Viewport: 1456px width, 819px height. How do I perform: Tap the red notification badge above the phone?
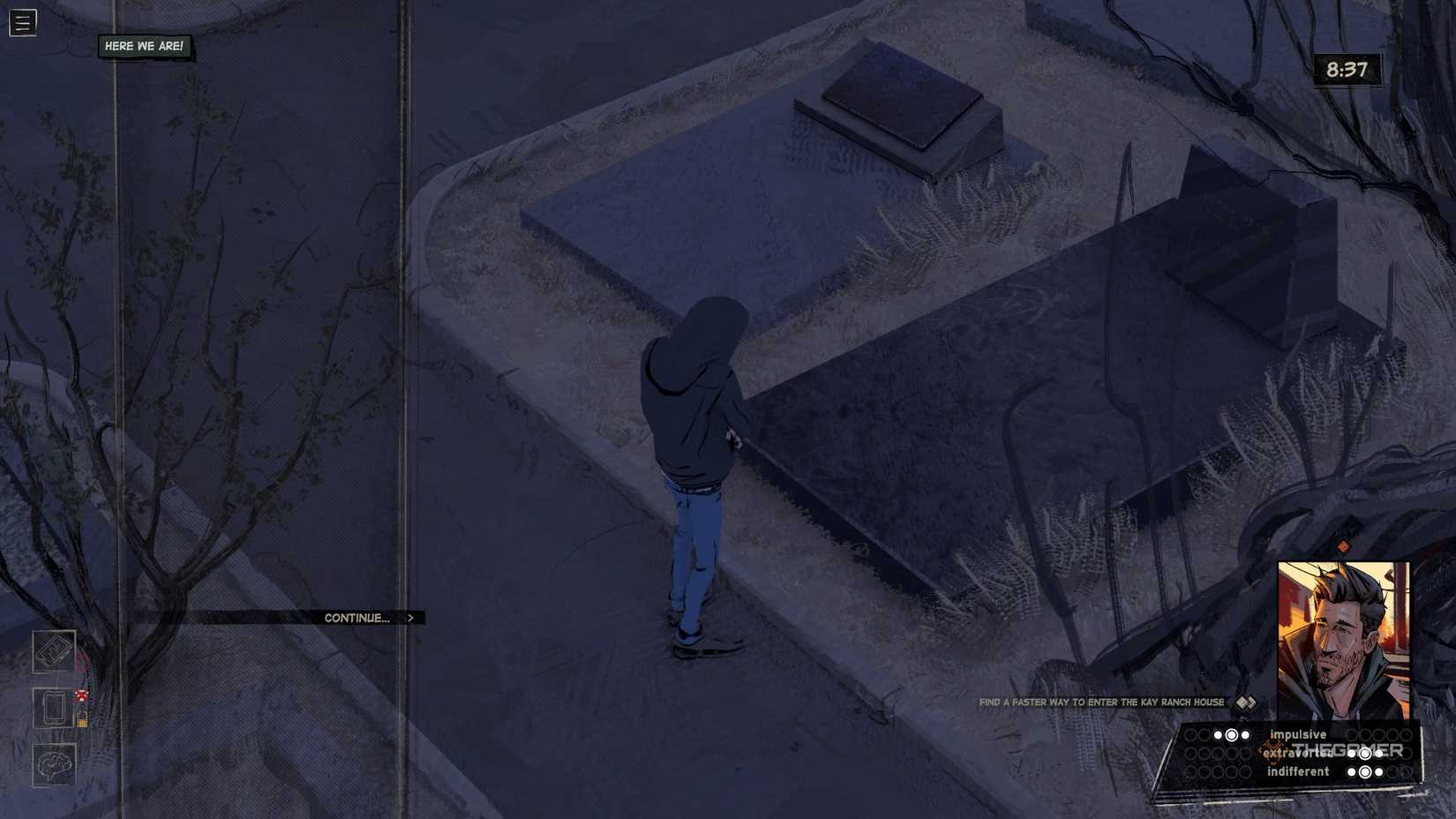point(82,696)
